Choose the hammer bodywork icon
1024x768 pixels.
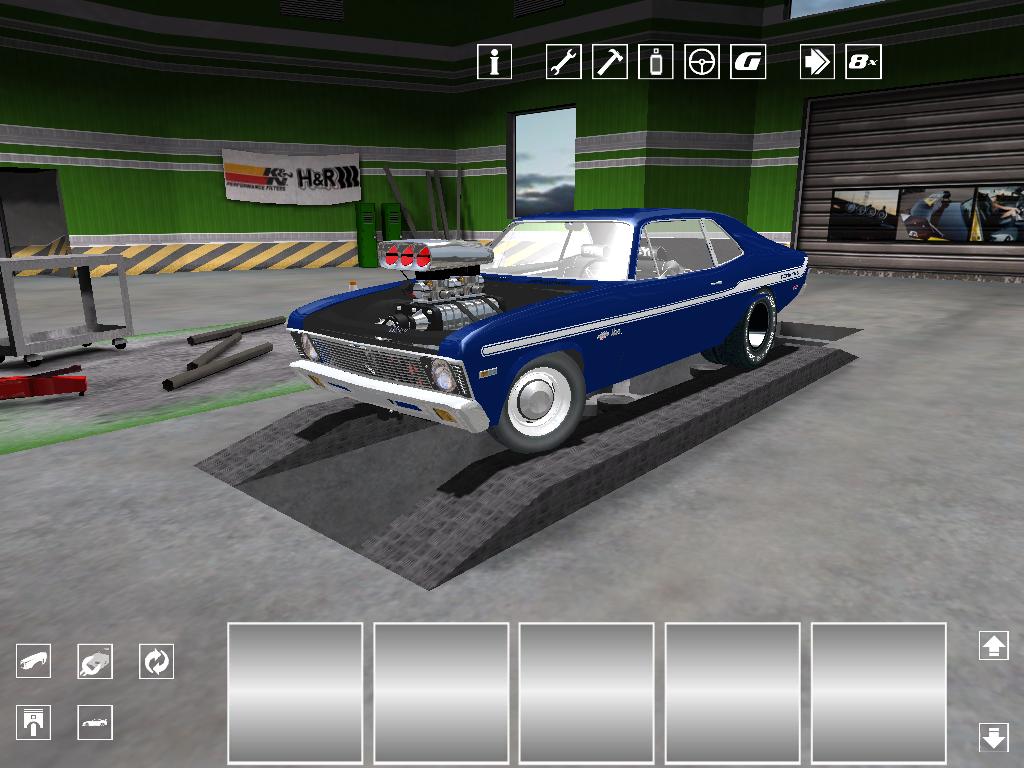click(x=609, y=62)
